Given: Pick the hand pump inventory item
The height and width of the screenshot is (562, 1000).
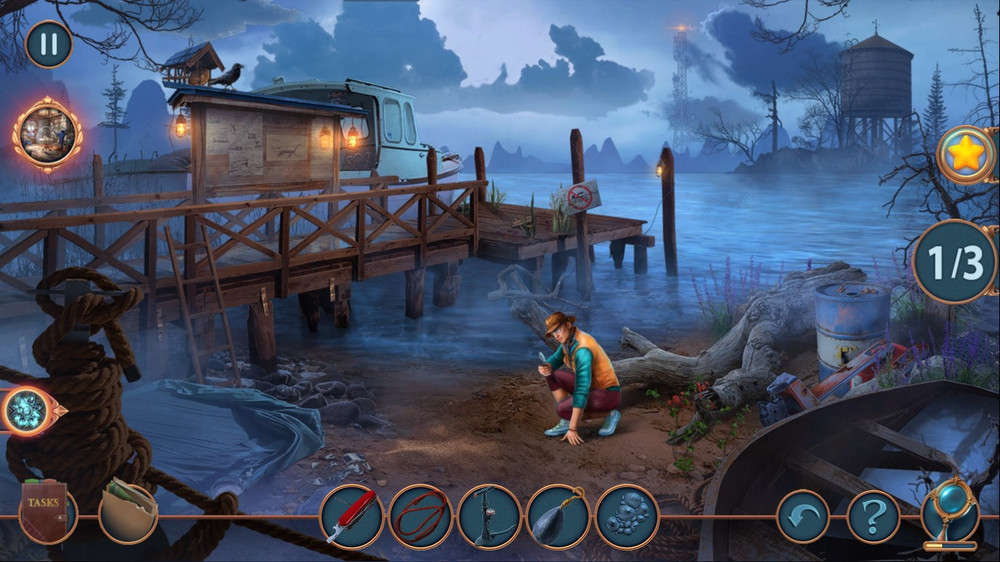Looking at the screenshot, I should (490, 517).
